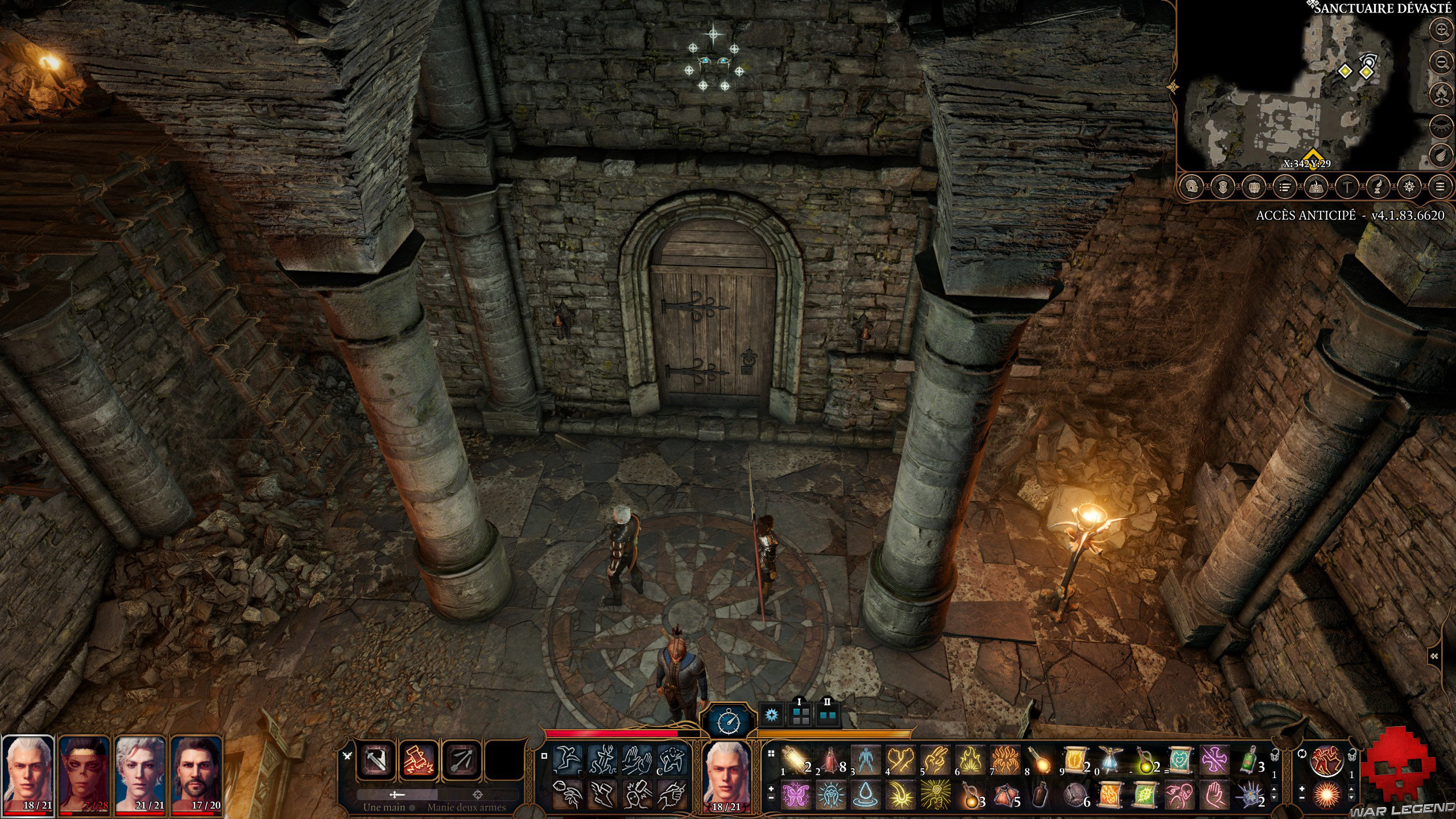The width and height of the screenshot is (1456, 819).
Task: Toggle the closed-eye stealth icon beside the minimap
Action: 1440,125
